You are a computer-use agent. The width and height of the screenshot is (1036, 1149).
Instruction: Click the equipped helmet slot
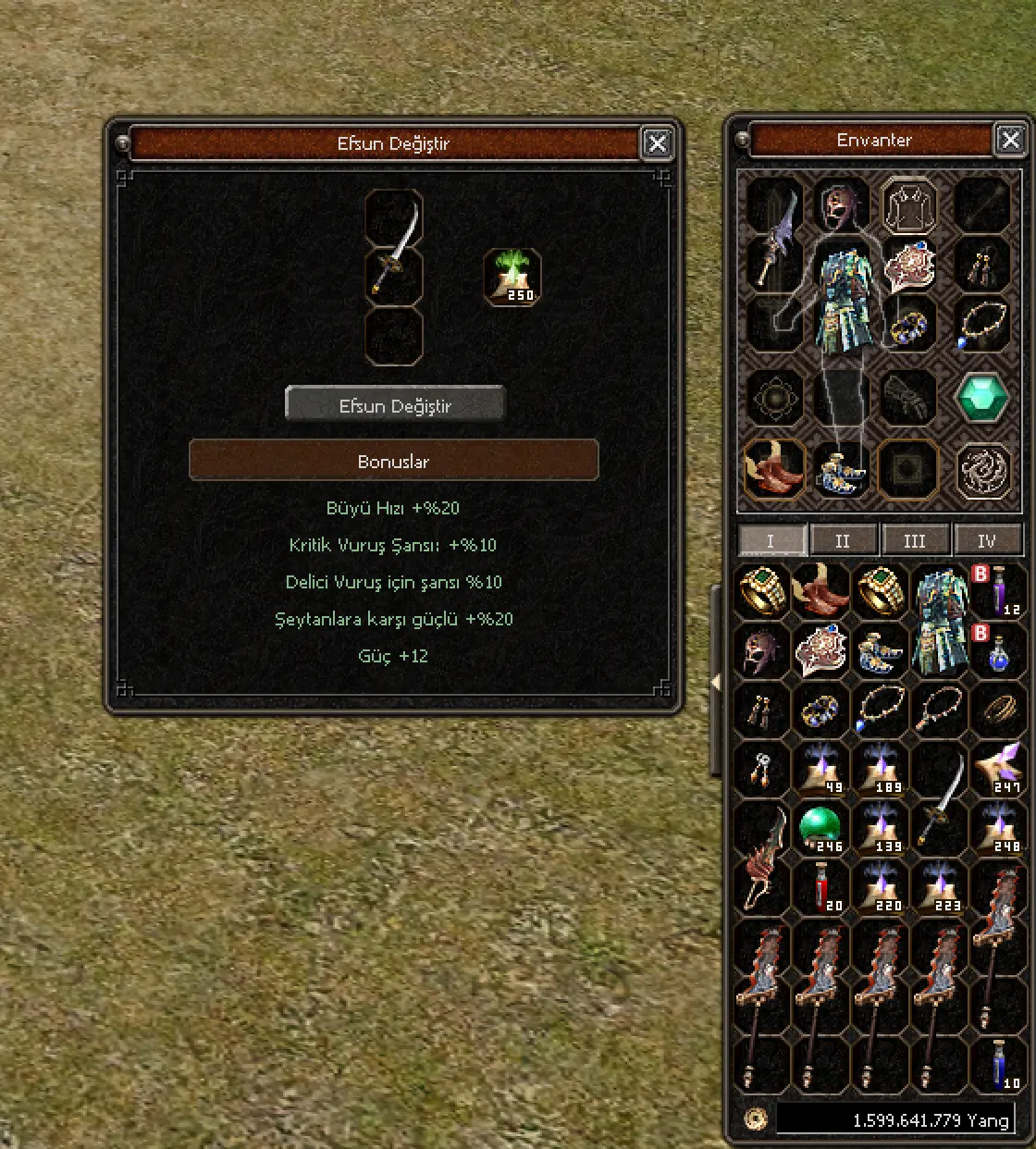(841, 204)
